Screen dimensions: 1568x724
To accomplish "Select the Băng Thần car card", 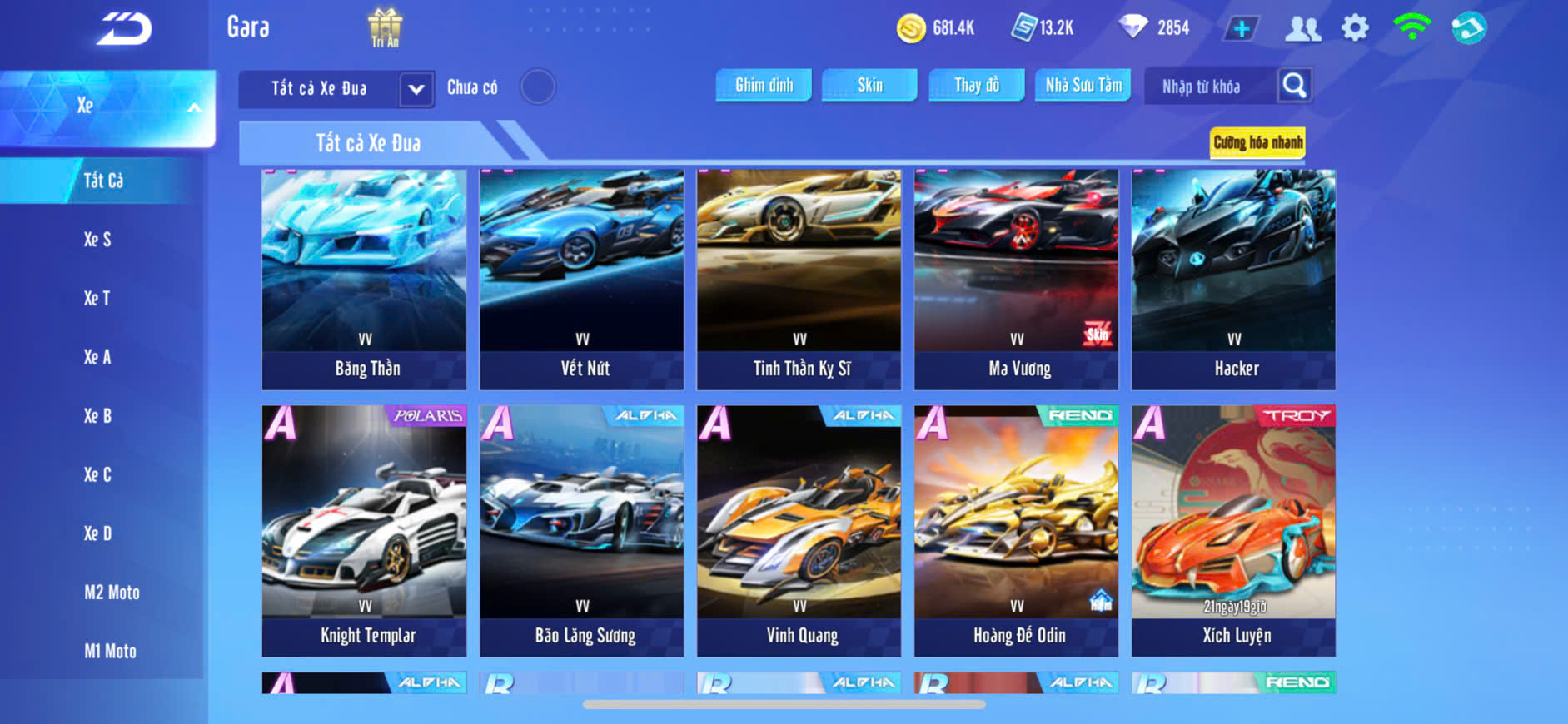I will (364, 279).
